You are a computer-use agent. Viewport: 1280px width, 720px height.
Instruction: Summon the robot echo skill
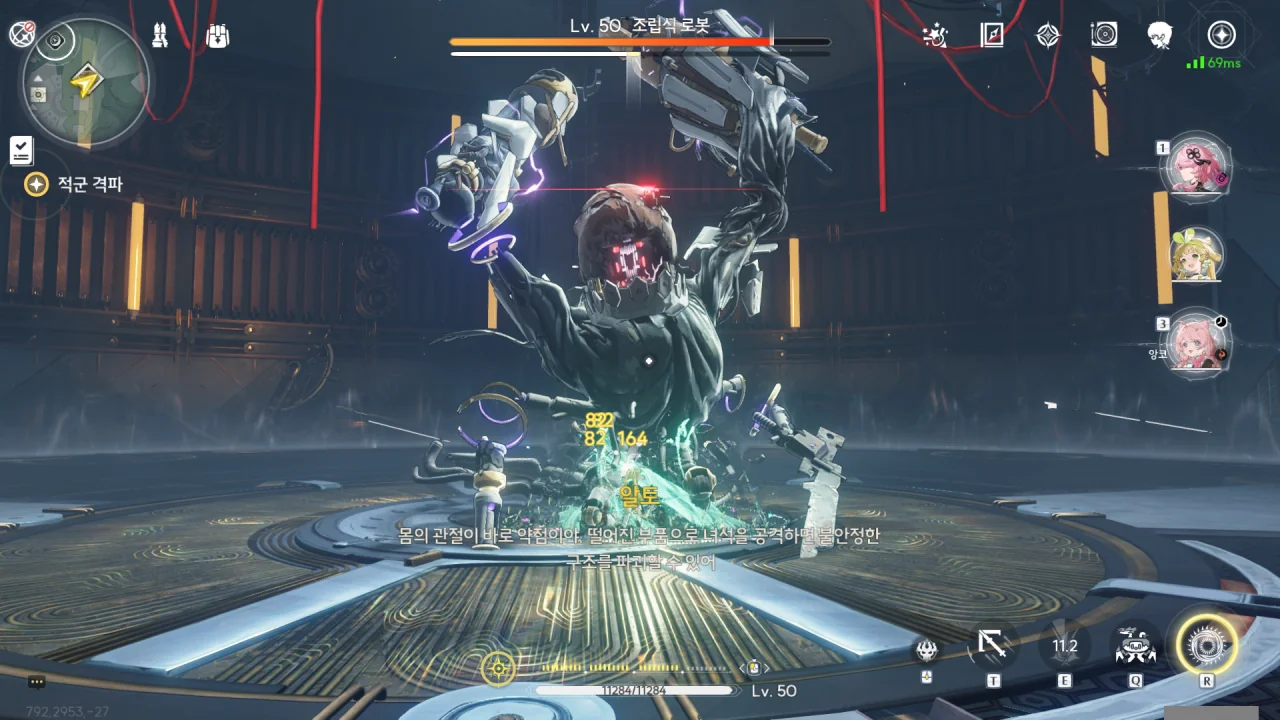click(1135, 646)
